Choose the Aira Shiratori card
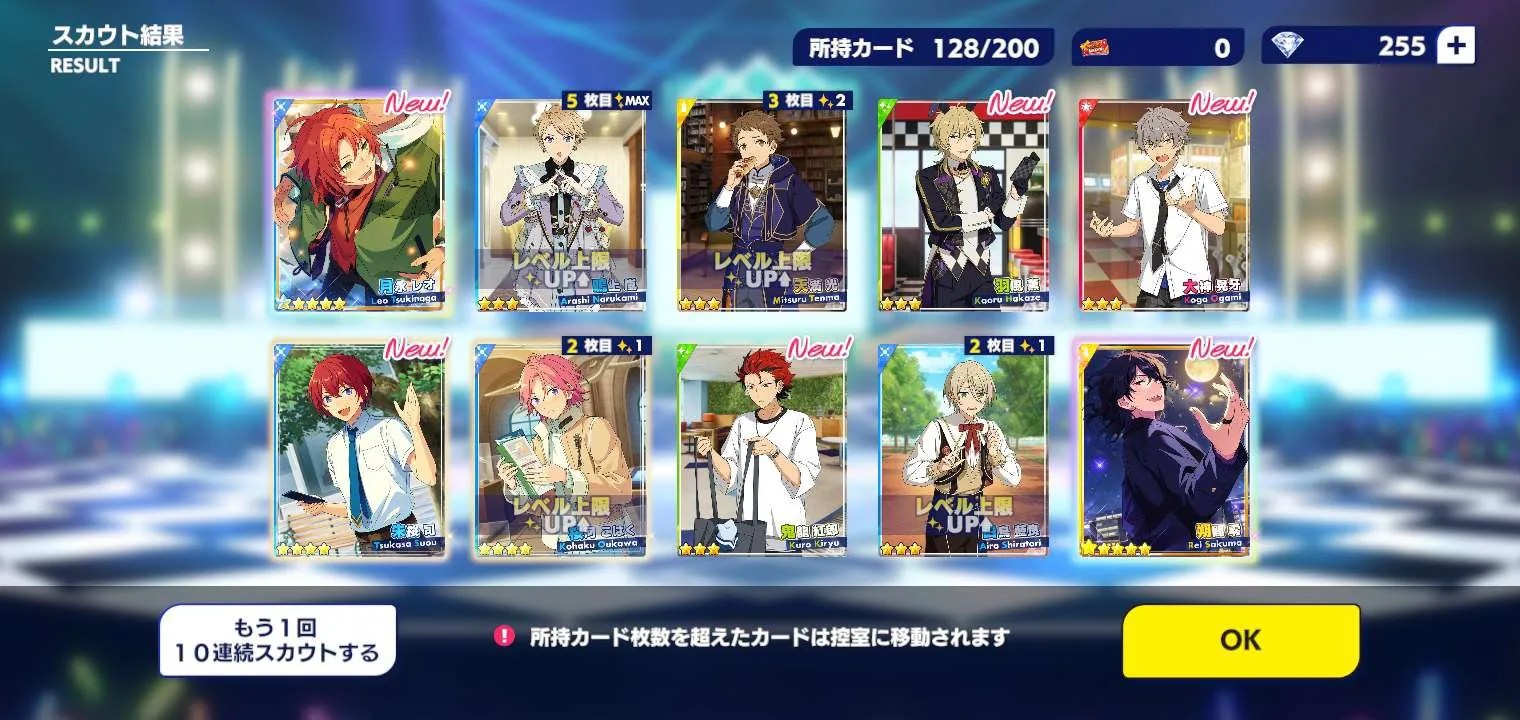 coord(963,450)
